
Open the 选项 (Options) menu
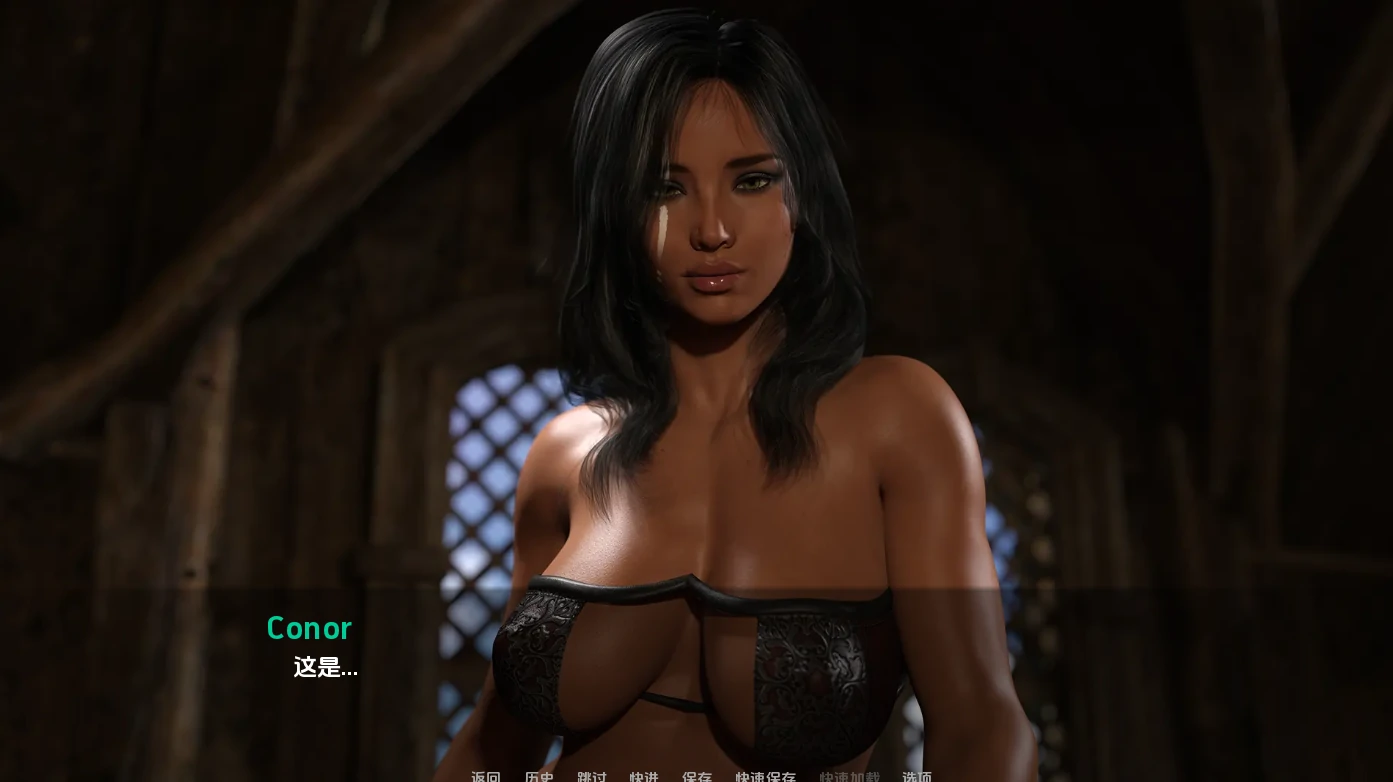[917, 776]
